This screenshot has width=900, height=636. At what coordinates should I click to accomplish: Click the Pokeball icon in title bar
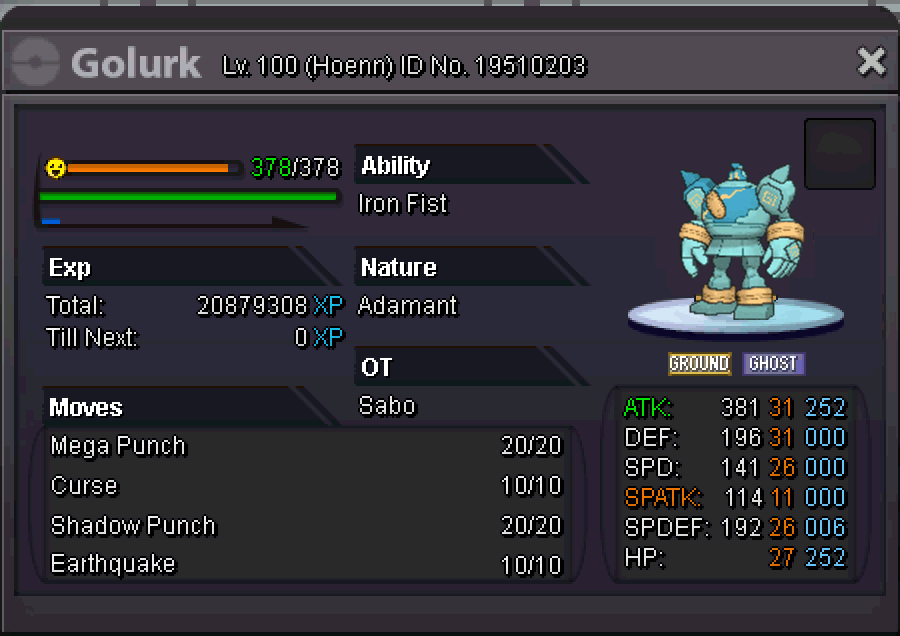tap(35, 63)
